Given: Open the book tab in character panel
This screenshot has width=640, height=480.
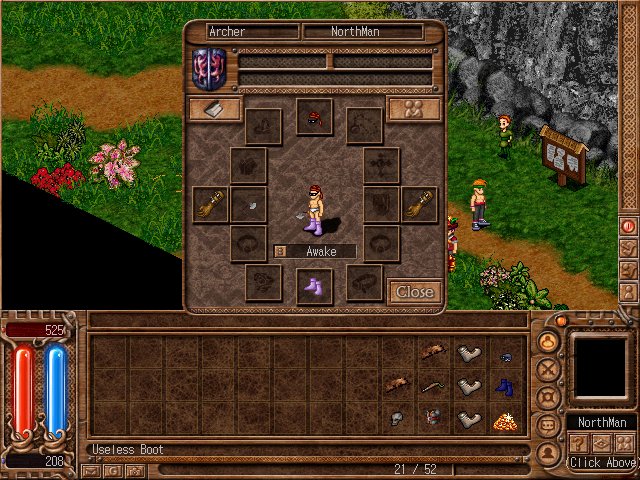Looking at the screenshot, I should coord(215,109).
